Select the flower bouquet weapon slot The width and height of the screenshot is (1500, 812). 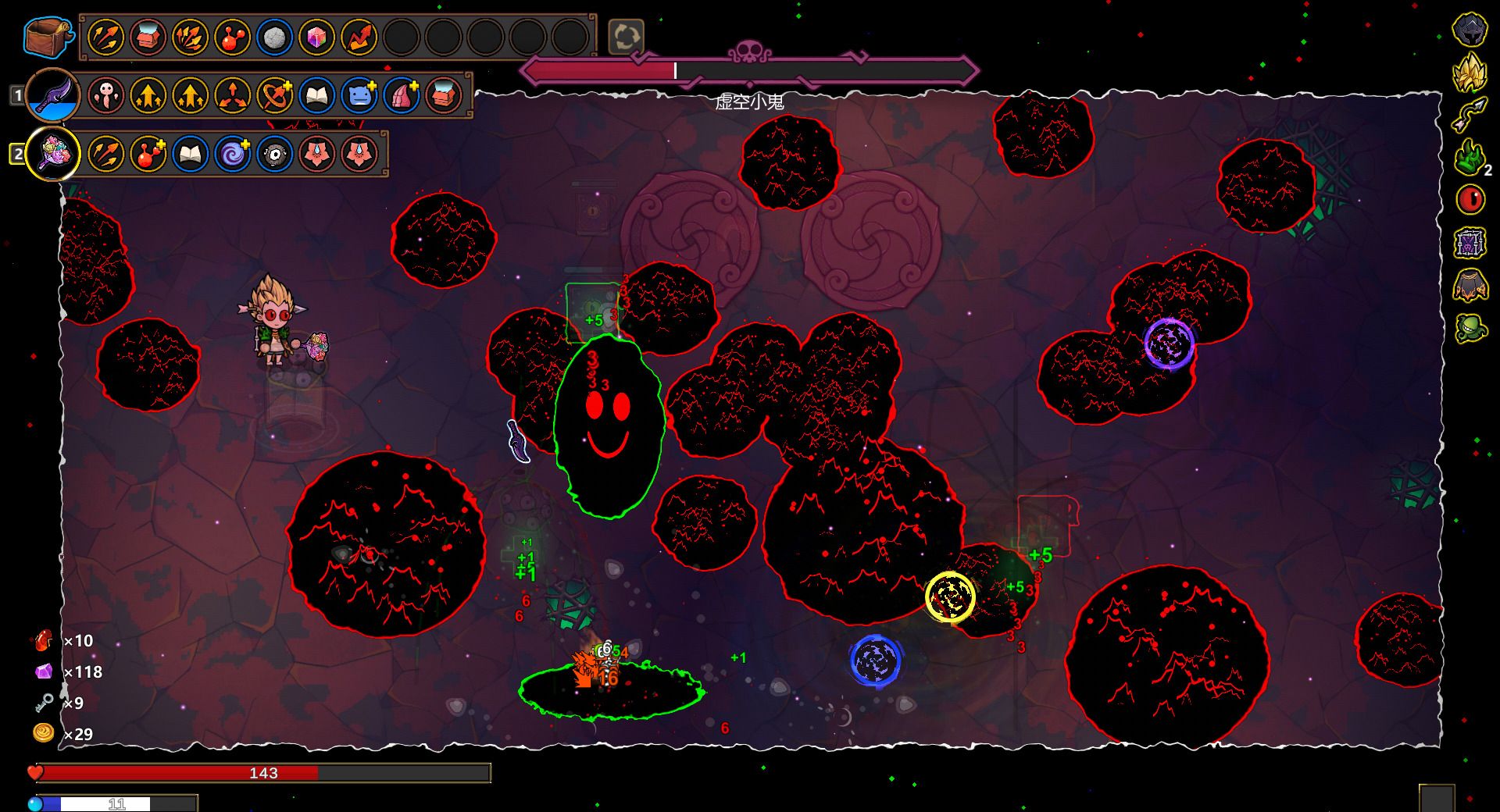(x=53, y=153)
